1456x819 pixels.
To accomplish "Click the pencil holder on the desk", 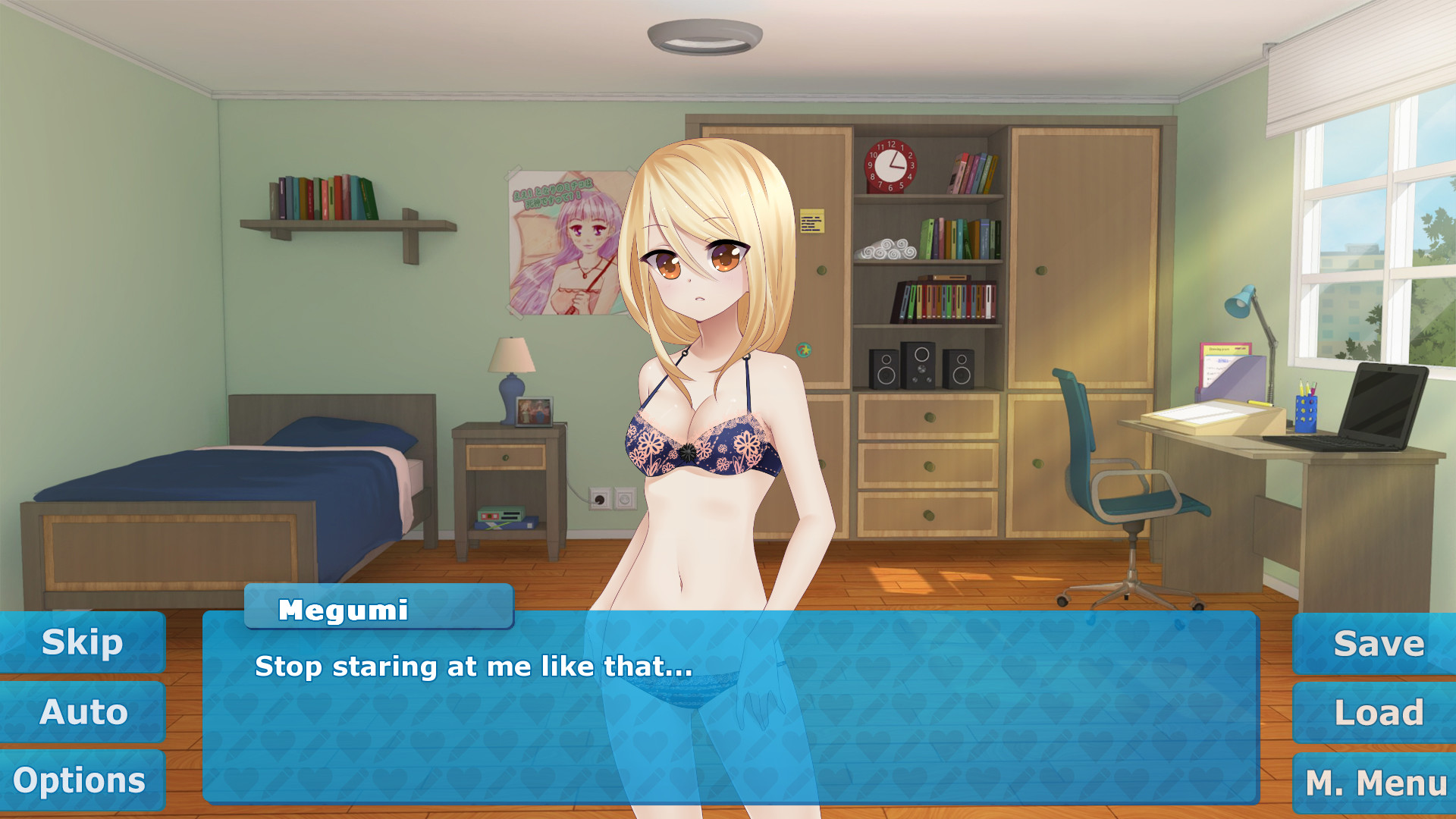I will point(1305,413).
